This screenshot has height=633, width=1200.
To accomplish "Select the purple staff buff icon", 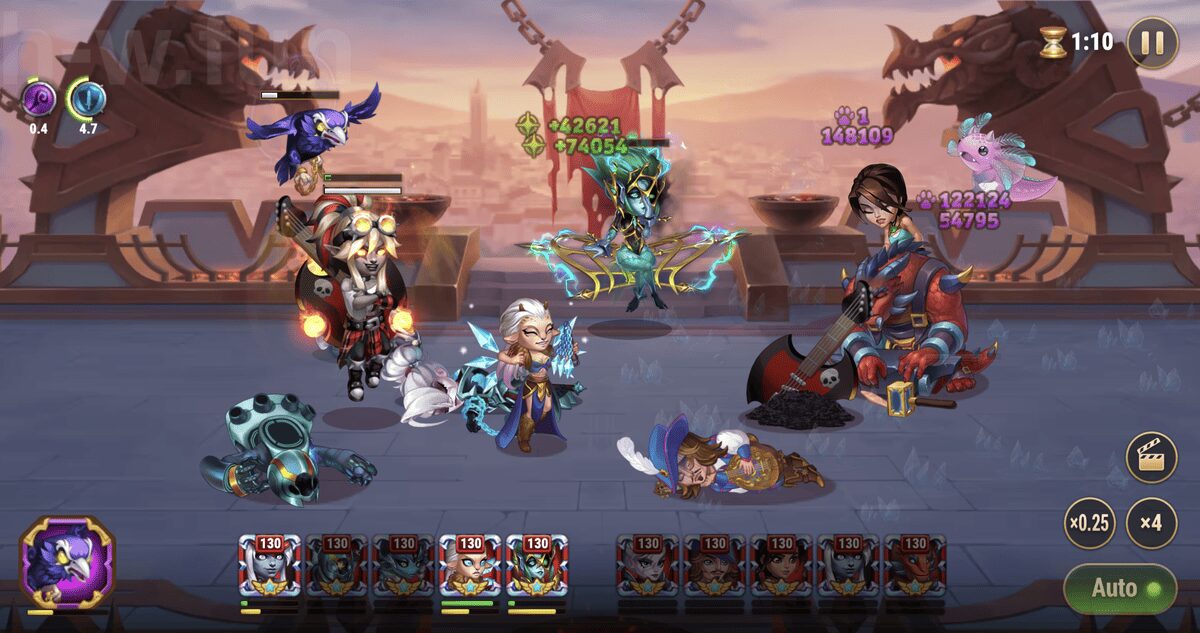I will (x=38, y=100).
